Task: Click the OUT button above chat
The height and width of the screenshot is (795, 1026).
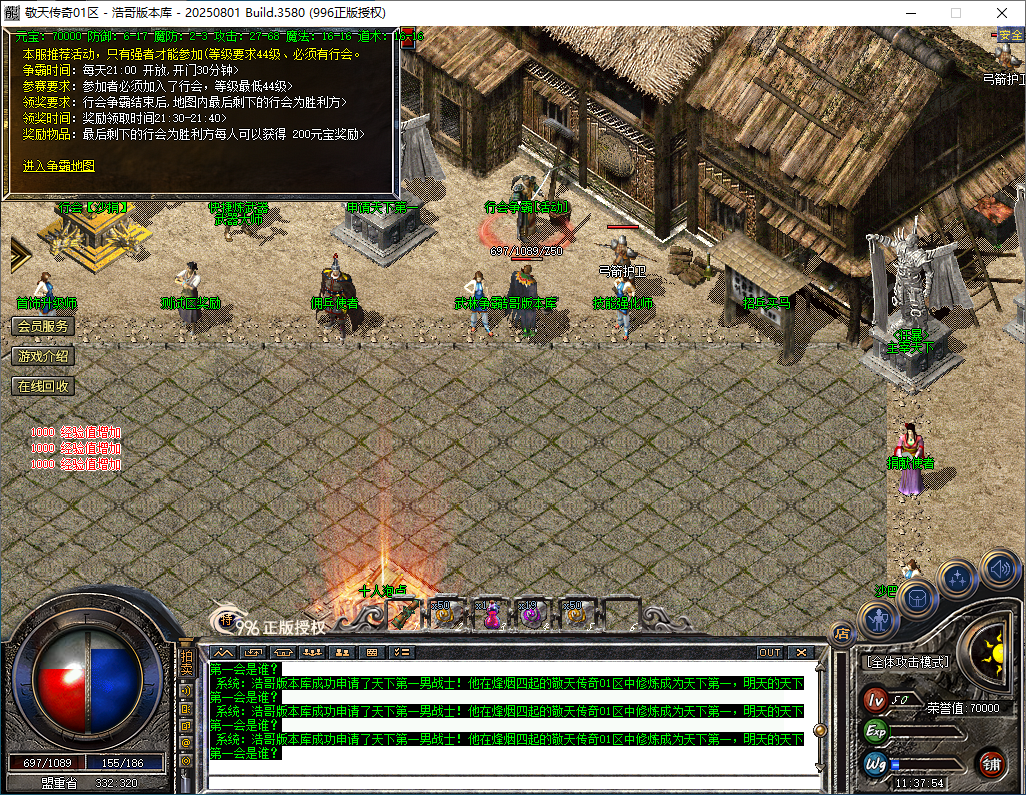Action: coord(769,652)
